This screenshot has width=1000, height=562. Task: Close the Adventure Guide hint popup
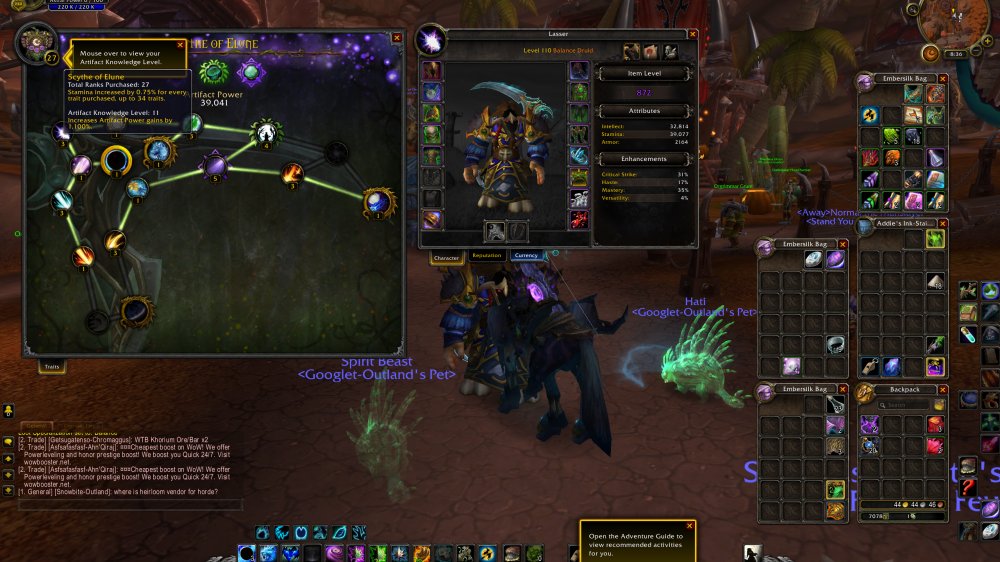(x=688, y=525)
